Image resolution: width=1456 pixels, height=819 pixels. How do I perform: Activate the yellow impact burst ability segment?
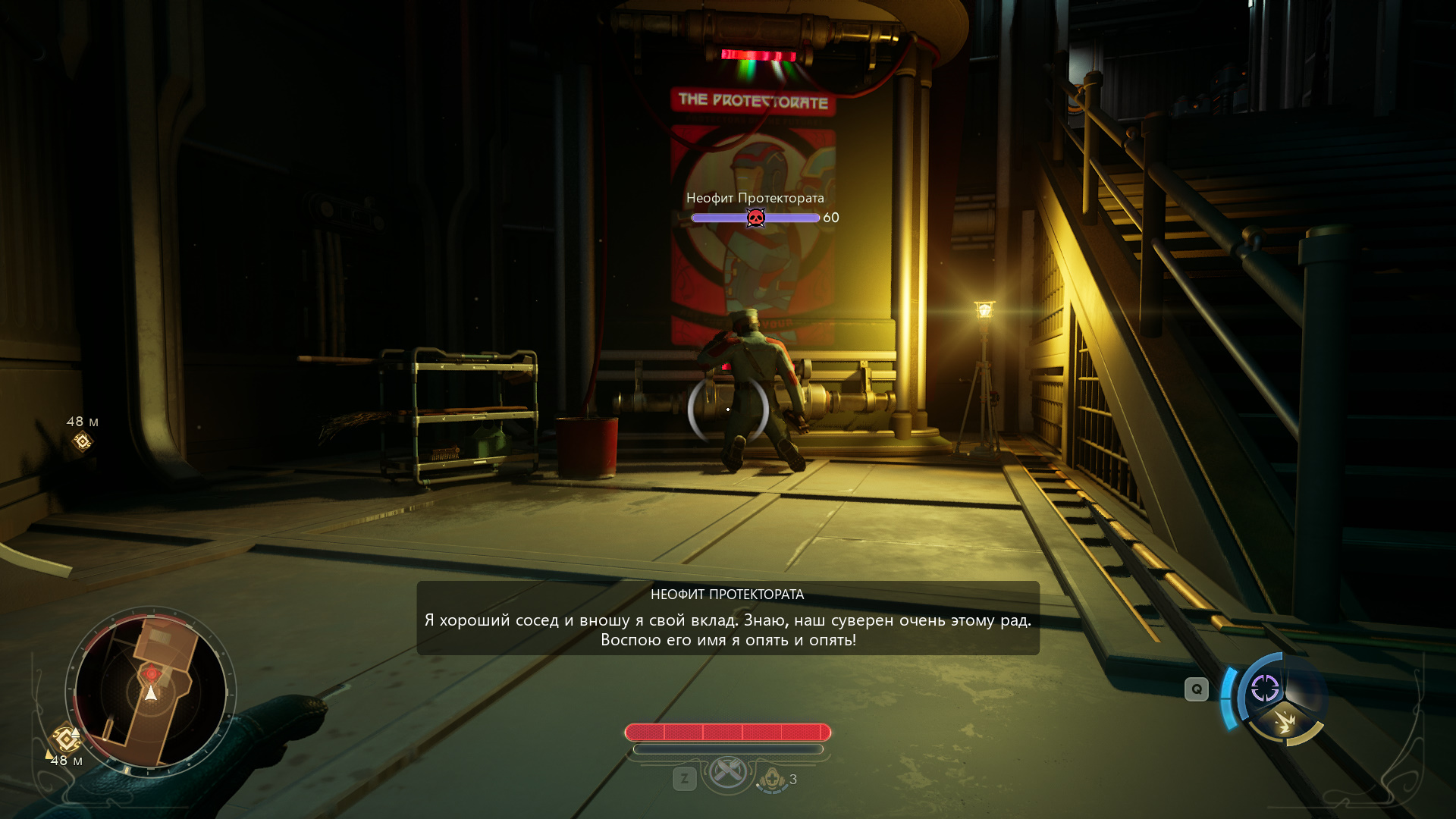point(1285,722)
